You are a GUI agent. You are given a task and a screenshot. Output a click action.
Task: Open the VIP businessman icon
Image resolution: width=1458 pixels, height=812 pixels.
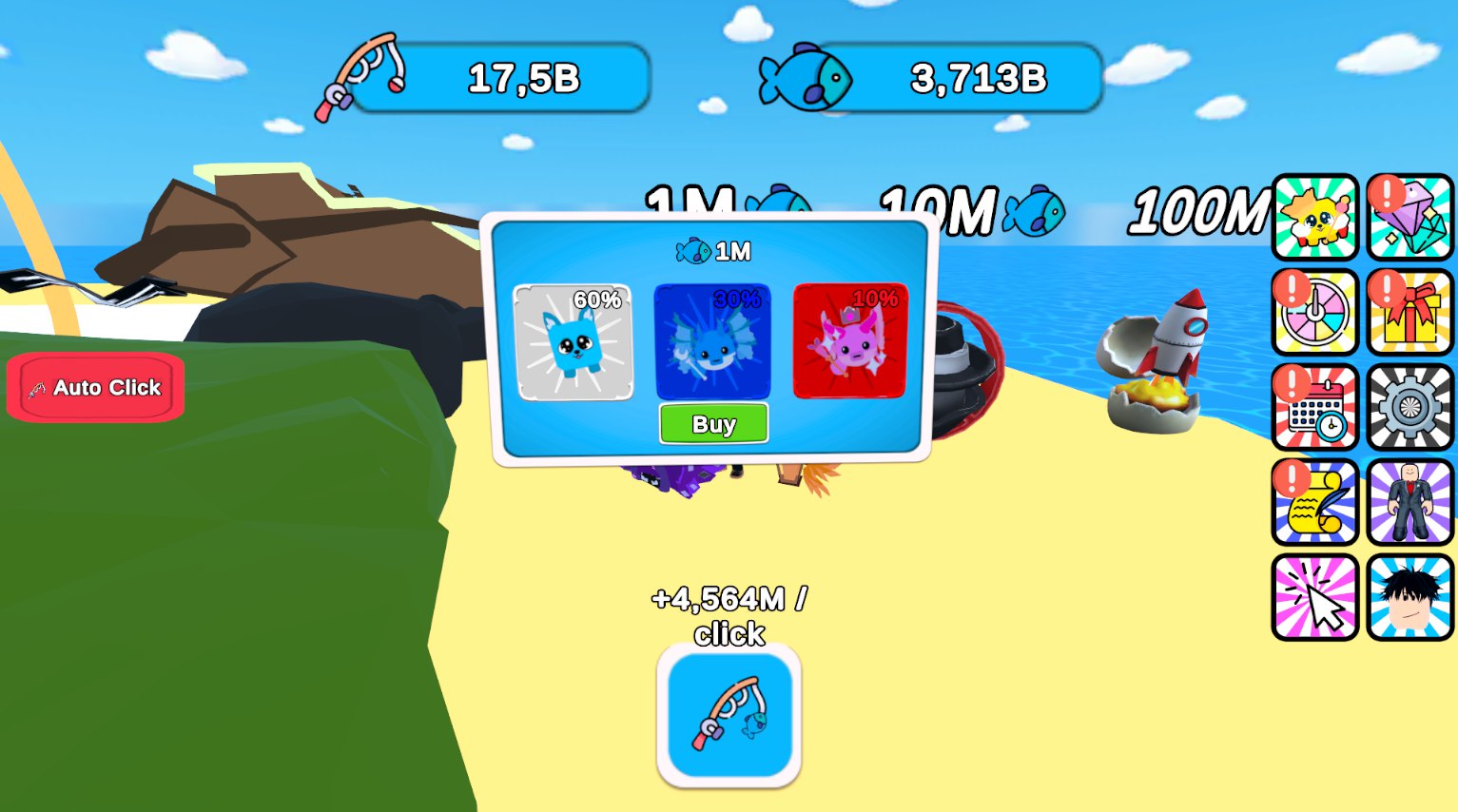(x=1409, y=502)
